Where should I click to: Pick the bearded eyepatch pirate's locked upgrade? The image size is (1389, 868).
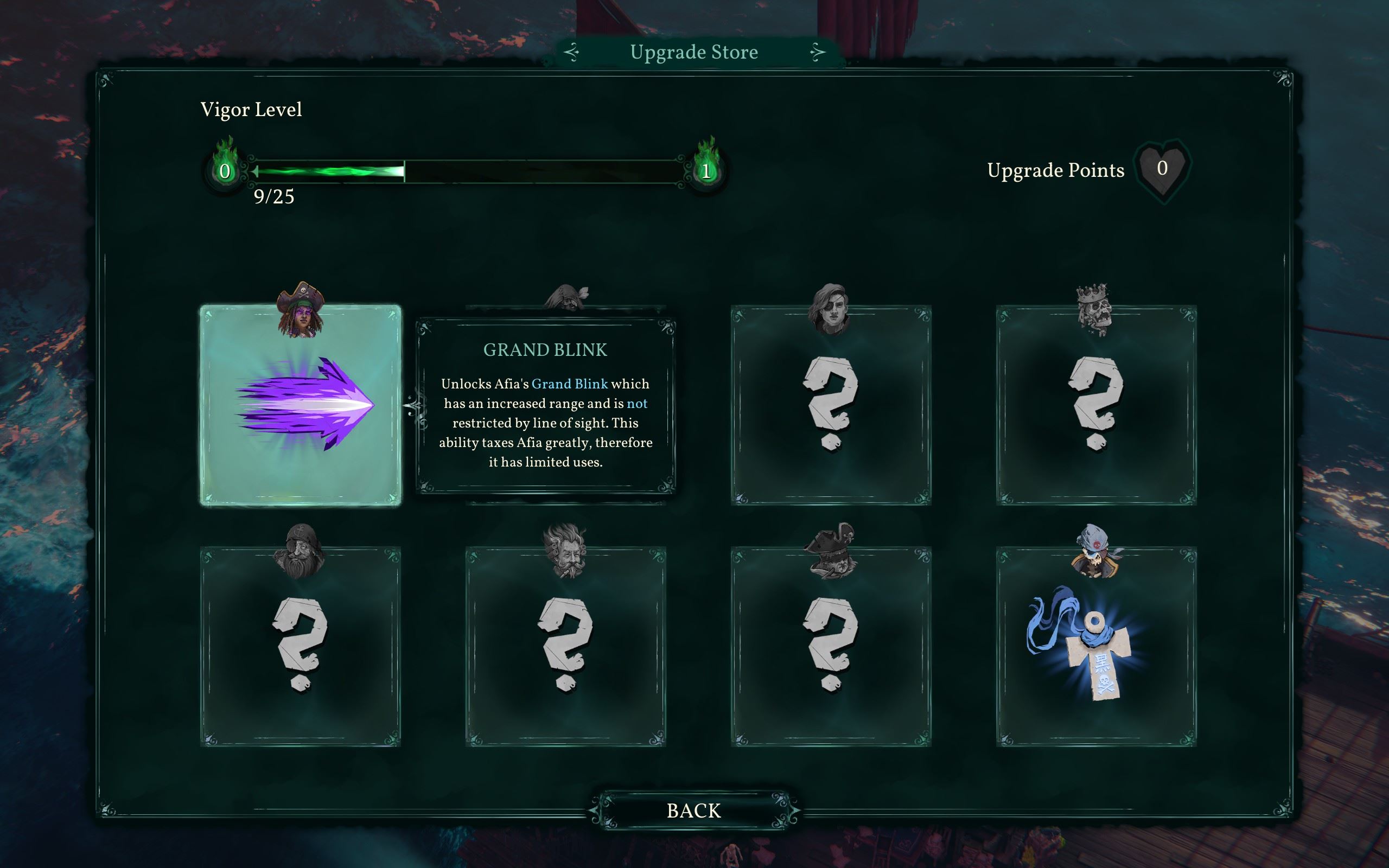pos(301,647)
